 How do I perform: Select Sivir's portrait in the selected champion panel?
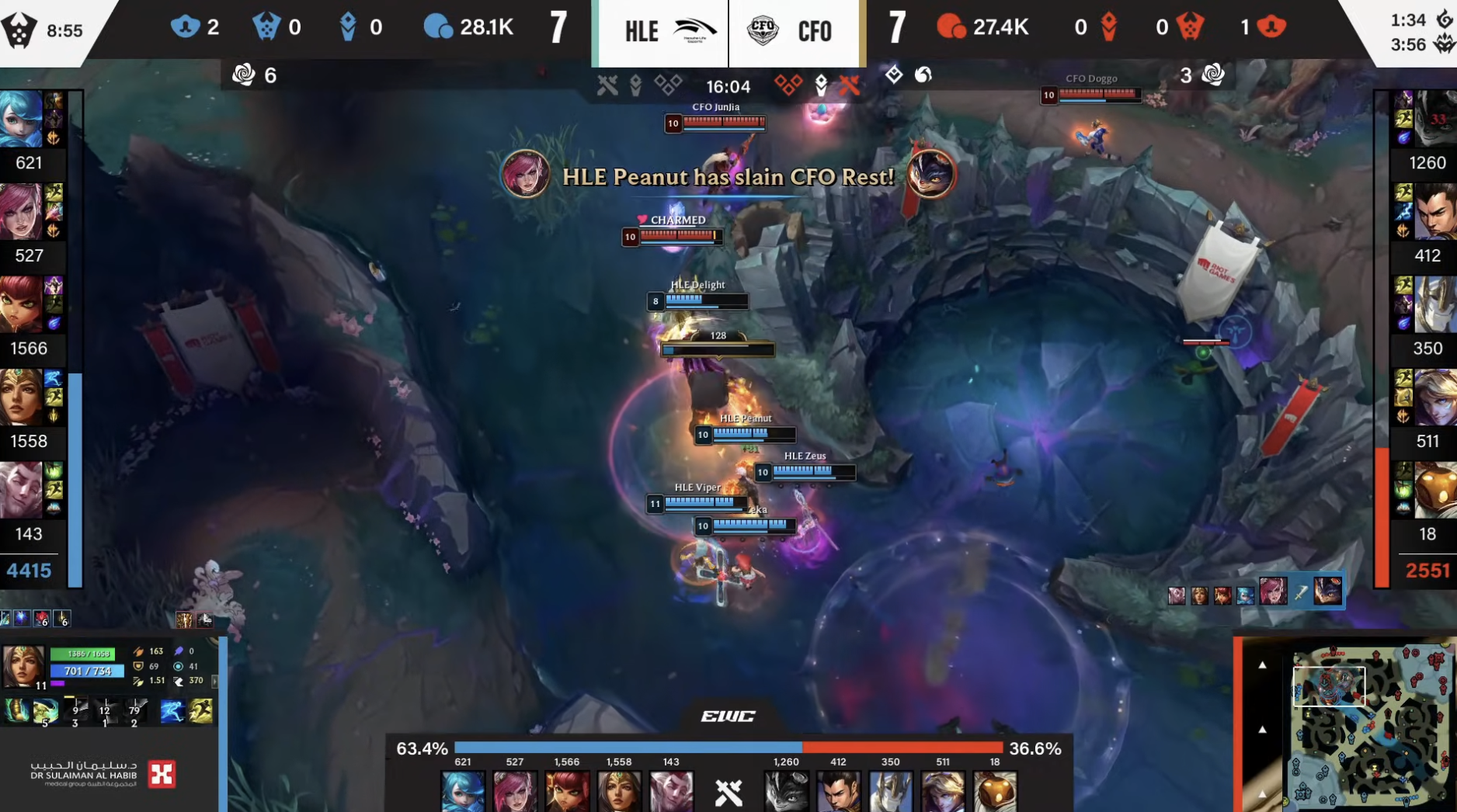(23, 665)
